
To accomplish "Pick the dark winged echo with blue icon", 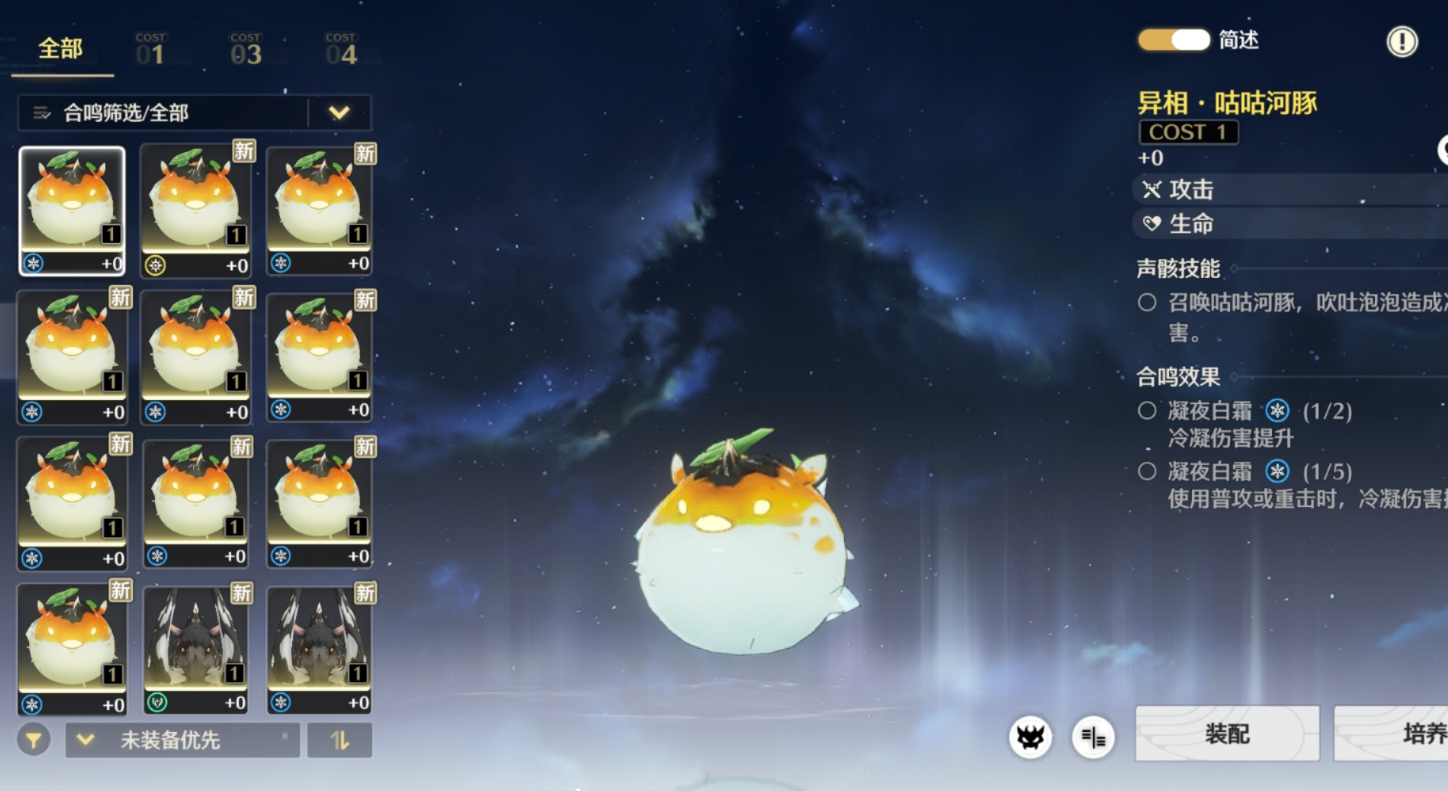I will tap(319, 650).
